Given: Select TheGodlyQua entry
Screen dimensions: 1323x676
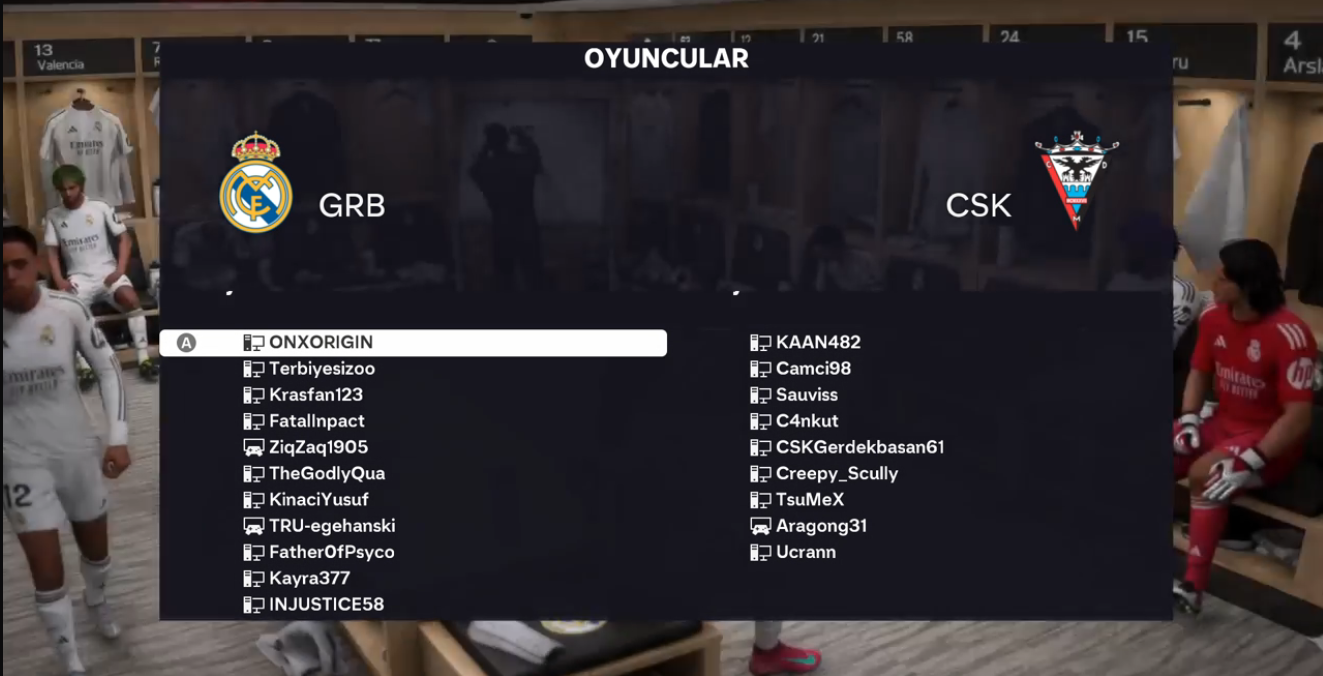Looking at the screenshot, I should 326,473.
